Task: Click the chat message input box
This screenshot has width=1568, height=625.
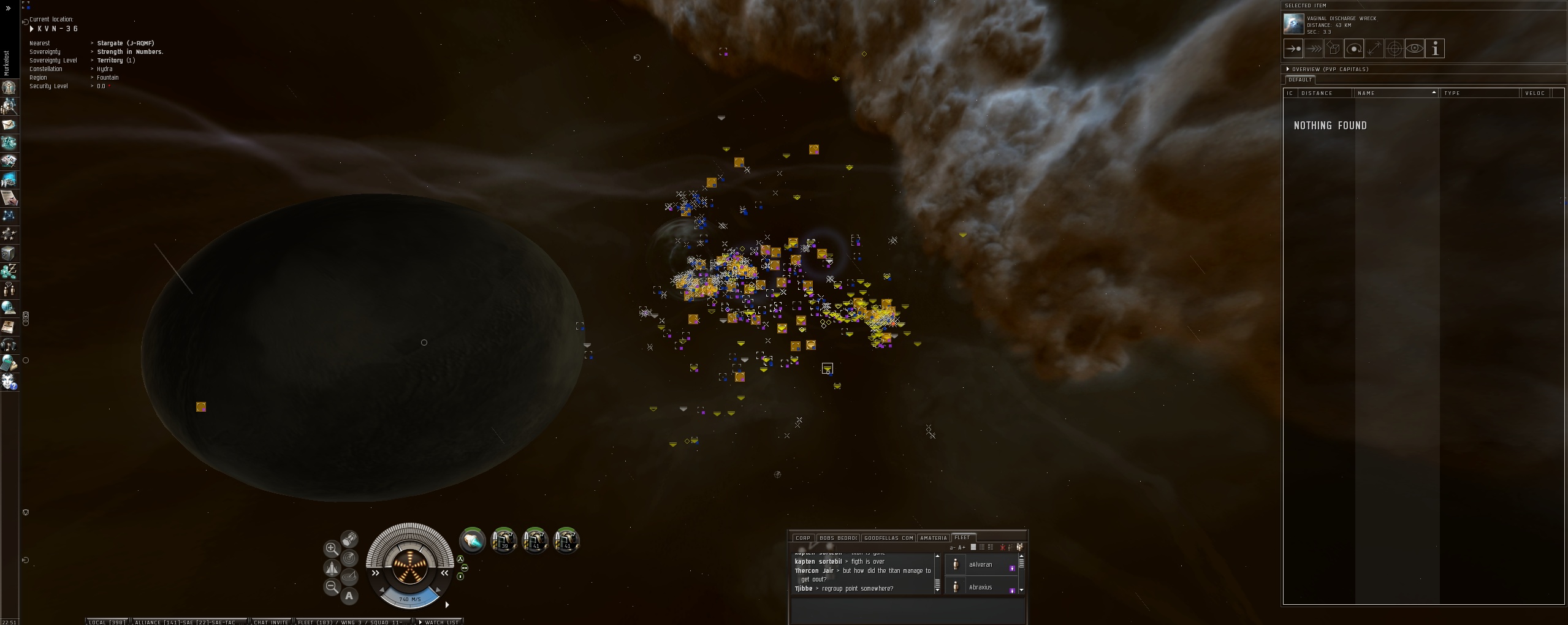Action: [907, 610]
